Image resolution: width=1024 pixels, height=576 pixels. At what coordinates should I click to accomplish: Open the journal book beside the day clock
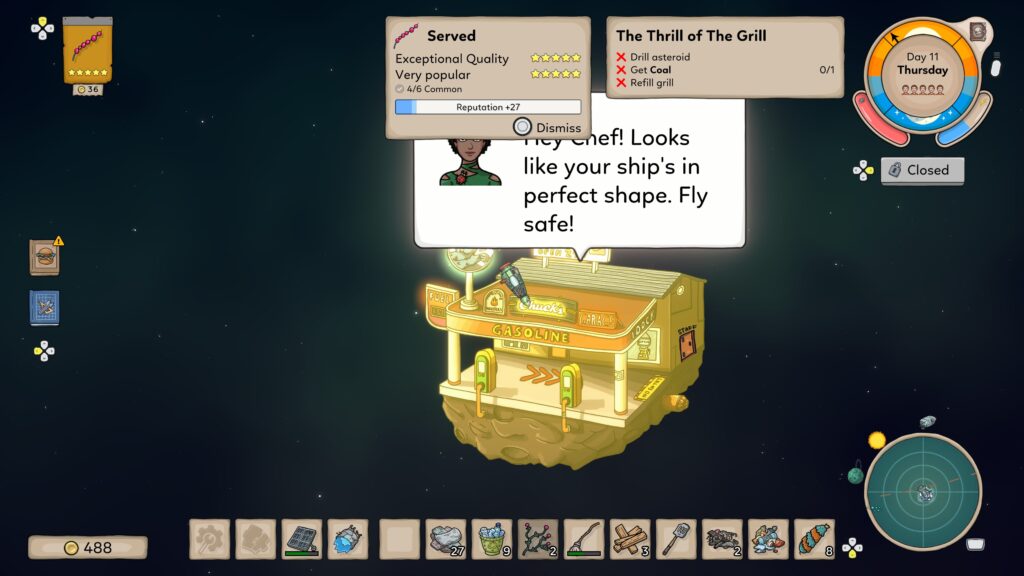(977, 31)
